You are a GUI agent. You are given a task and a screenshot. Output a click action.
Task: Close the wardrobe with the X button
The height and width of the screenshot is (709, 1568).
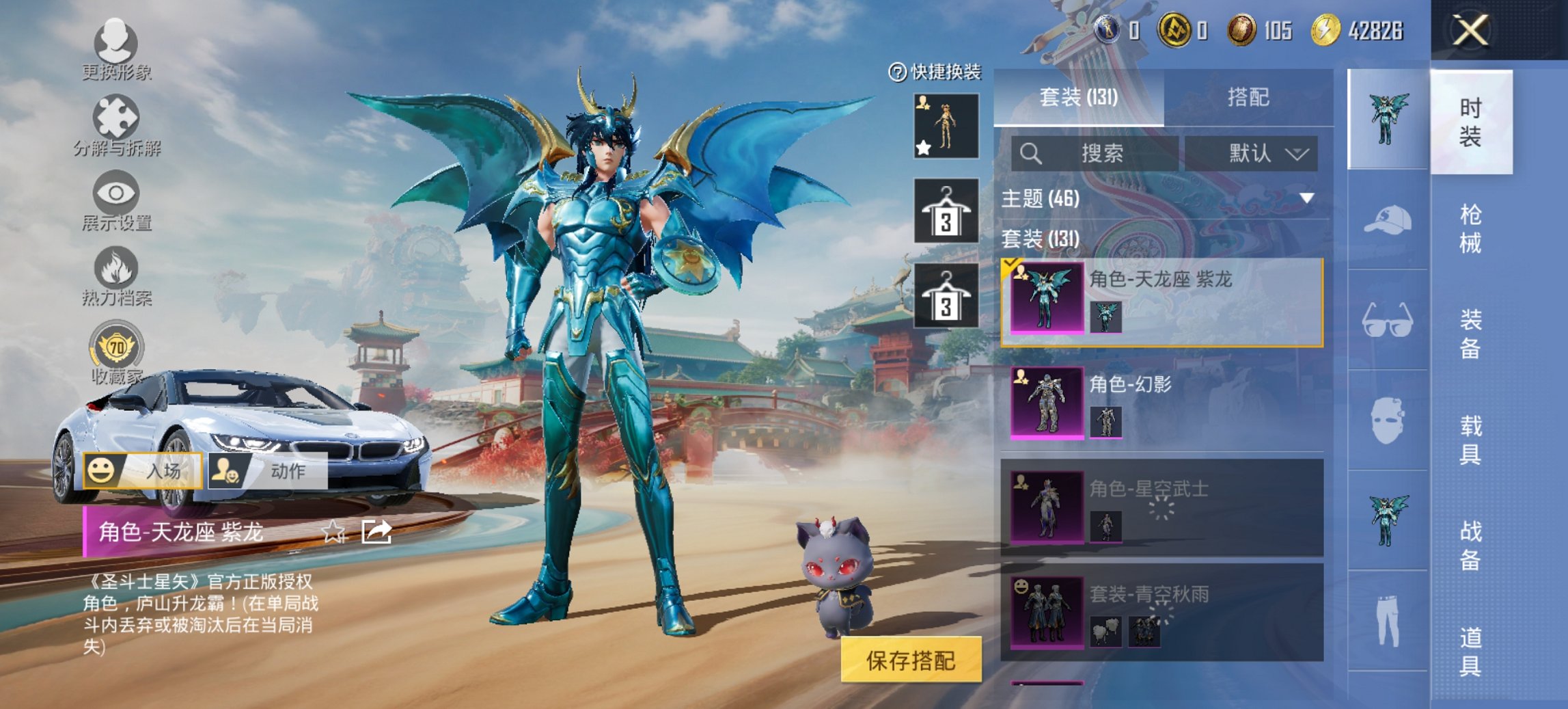pyautogui.click(x=1470, y=31)
